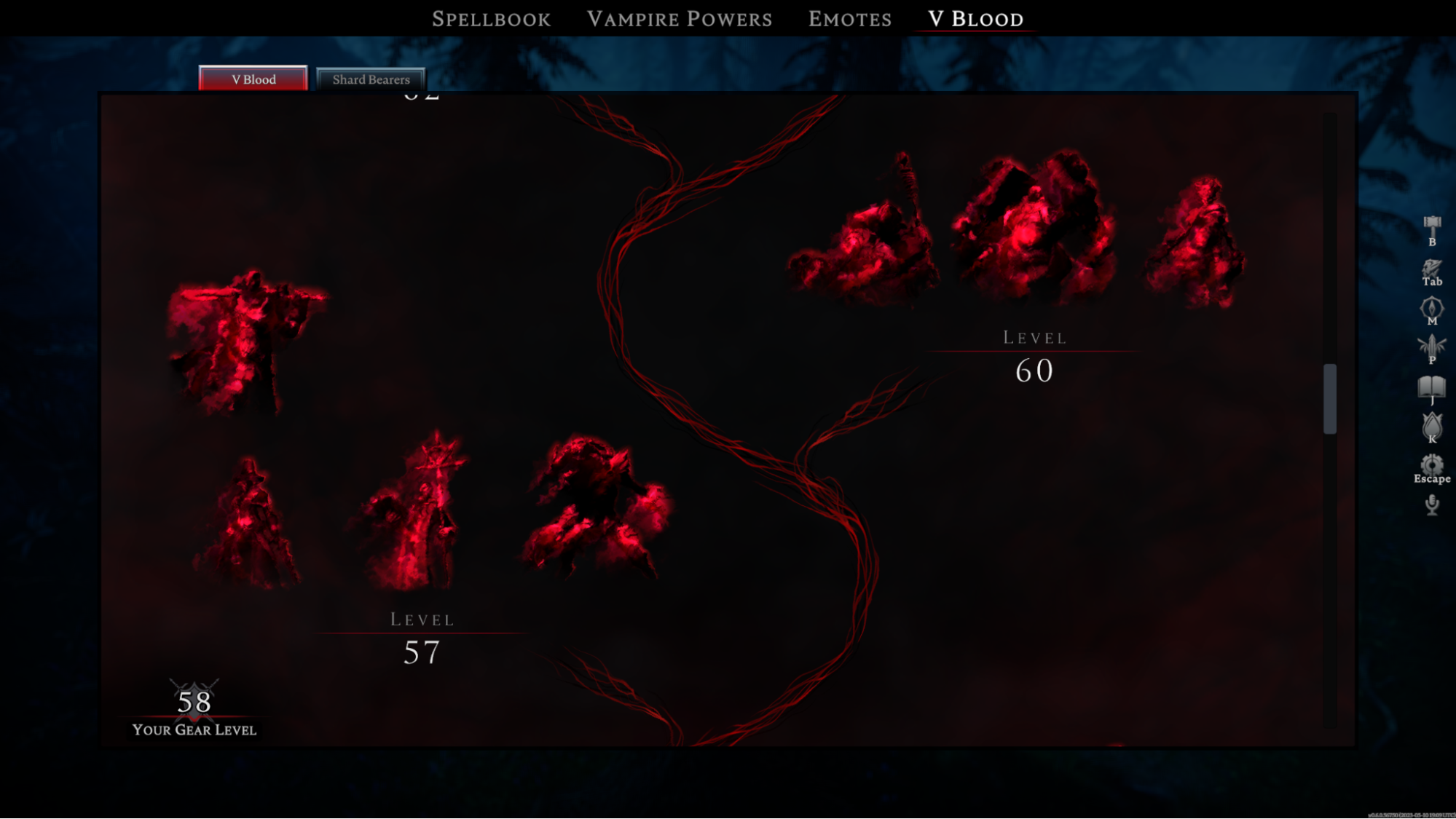1456x819 pixels.
Task: Open the Spellbook tab
Action: (491, 19)
